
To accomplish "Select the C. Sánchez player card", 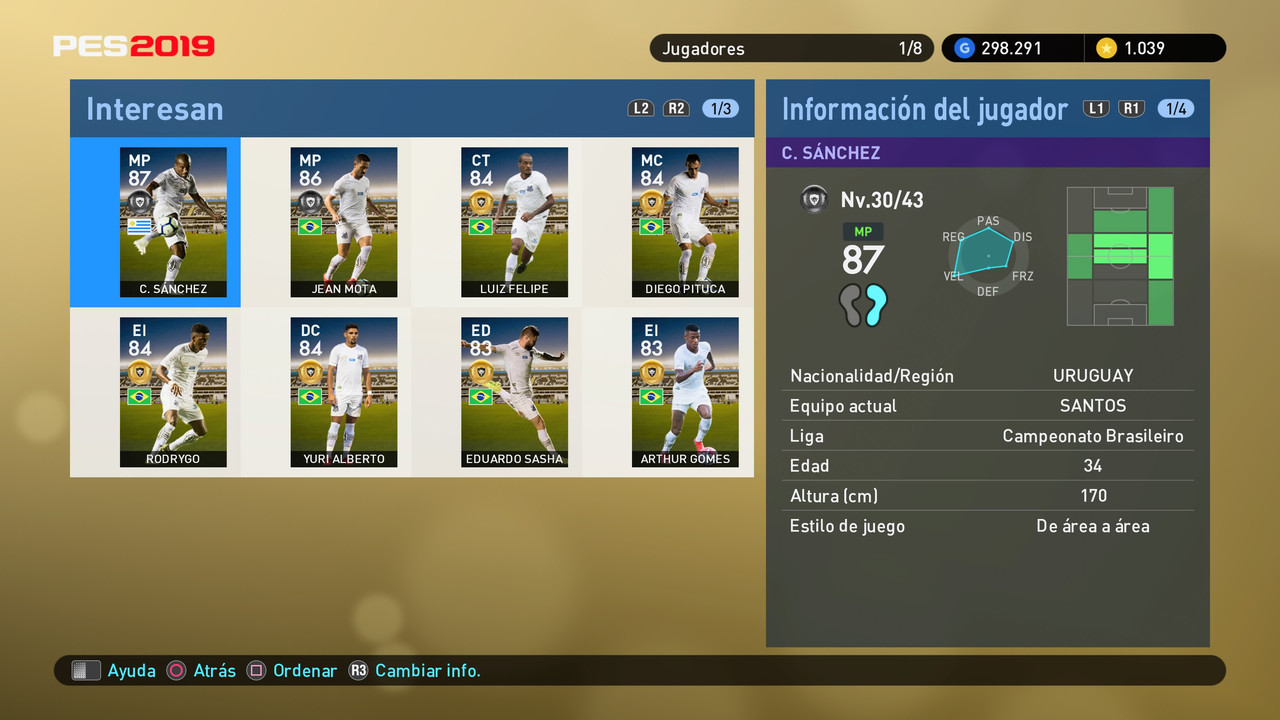I will coord(173,222).
